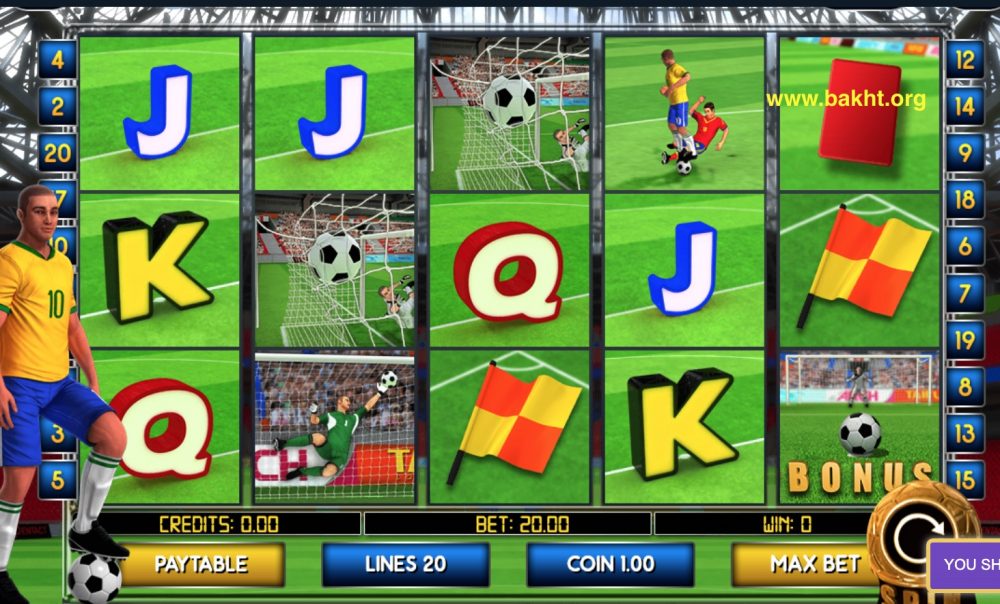The width and height of the screenshot is (1000, 604).
Task: Adjust the COIN 1.00 value
Action: click(610, 564)
